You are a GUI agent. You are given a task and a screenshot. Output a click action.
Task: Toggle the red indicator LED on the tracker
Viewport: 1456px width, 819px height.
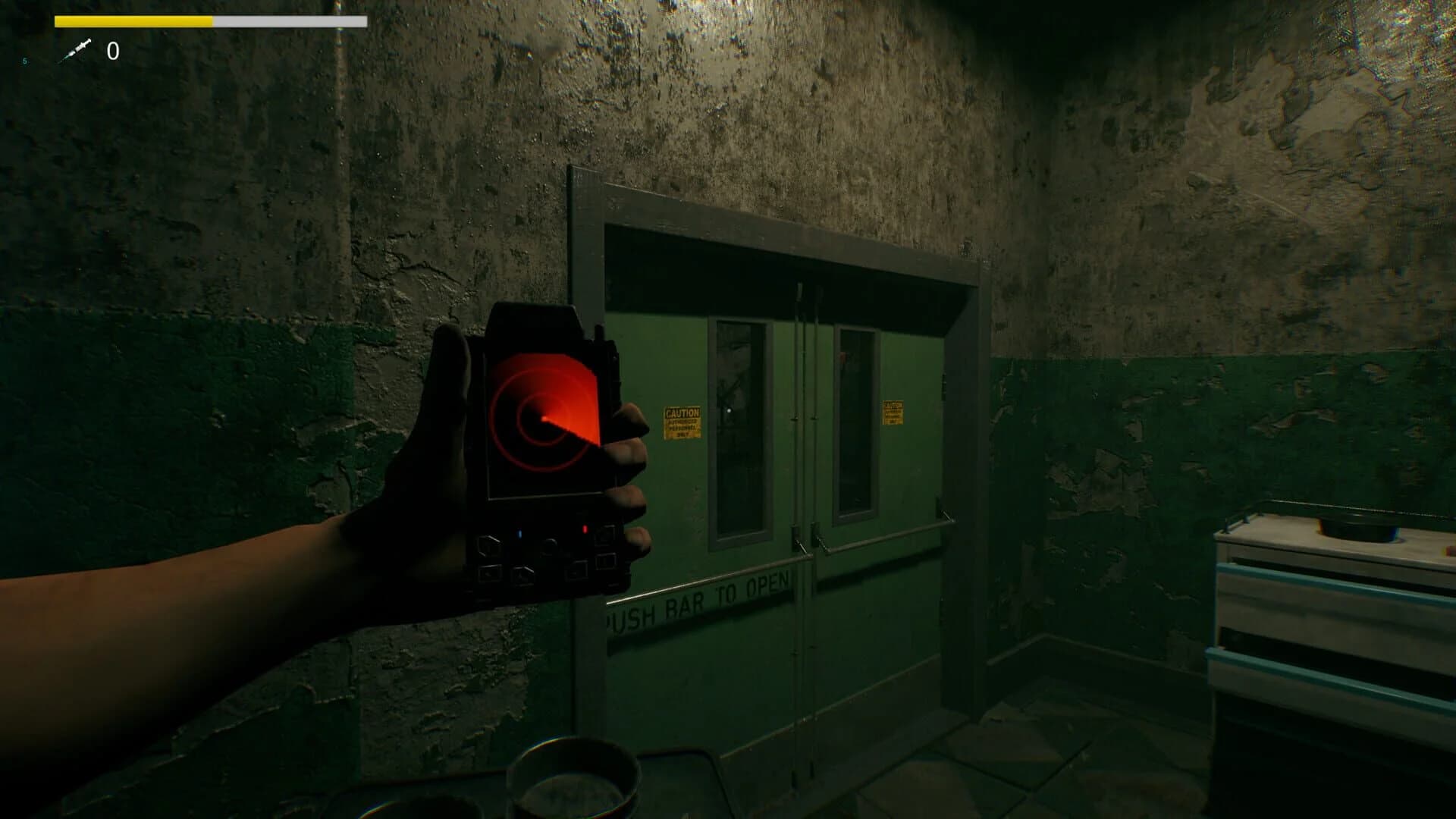pos(585,528)
